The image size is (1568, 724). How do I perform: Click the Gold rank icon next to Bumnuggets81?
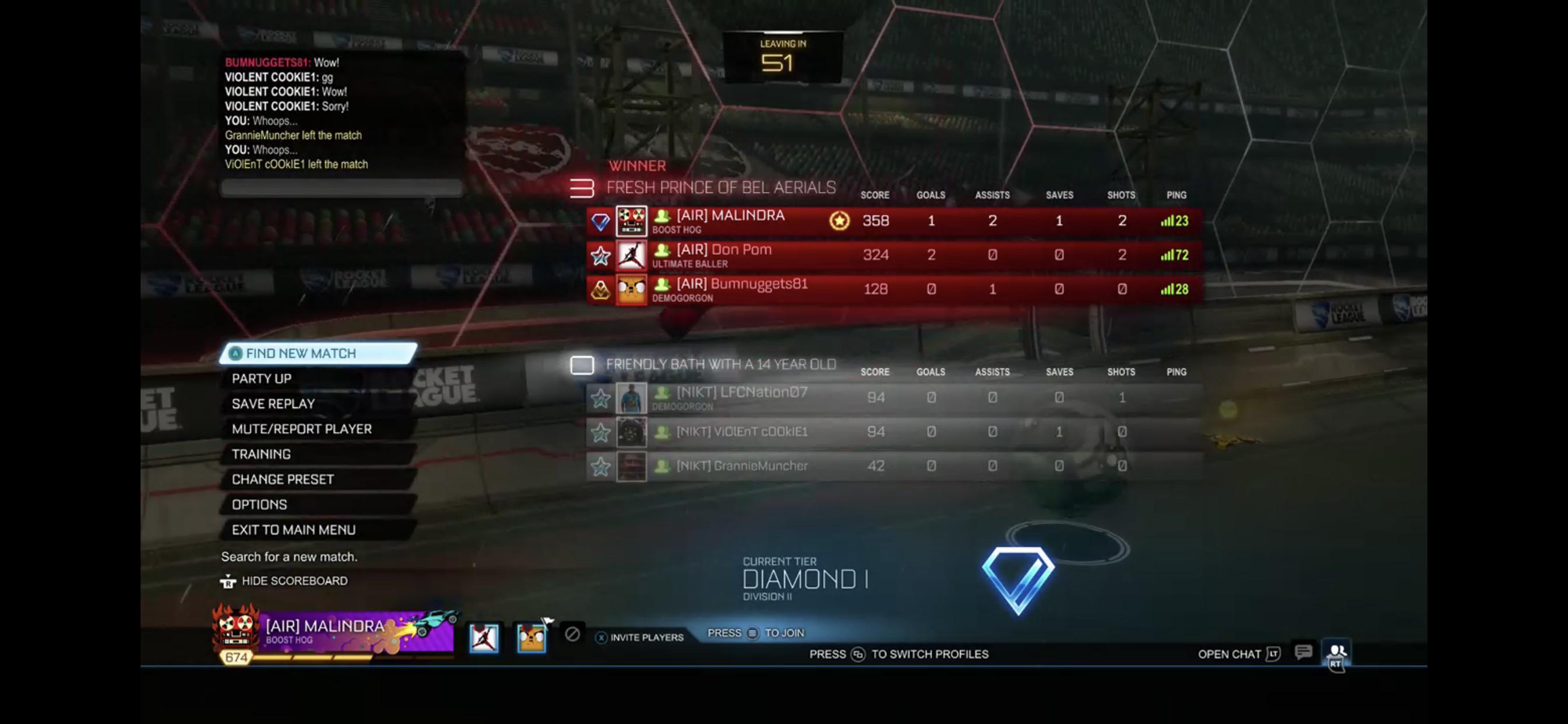click(600, 289)
